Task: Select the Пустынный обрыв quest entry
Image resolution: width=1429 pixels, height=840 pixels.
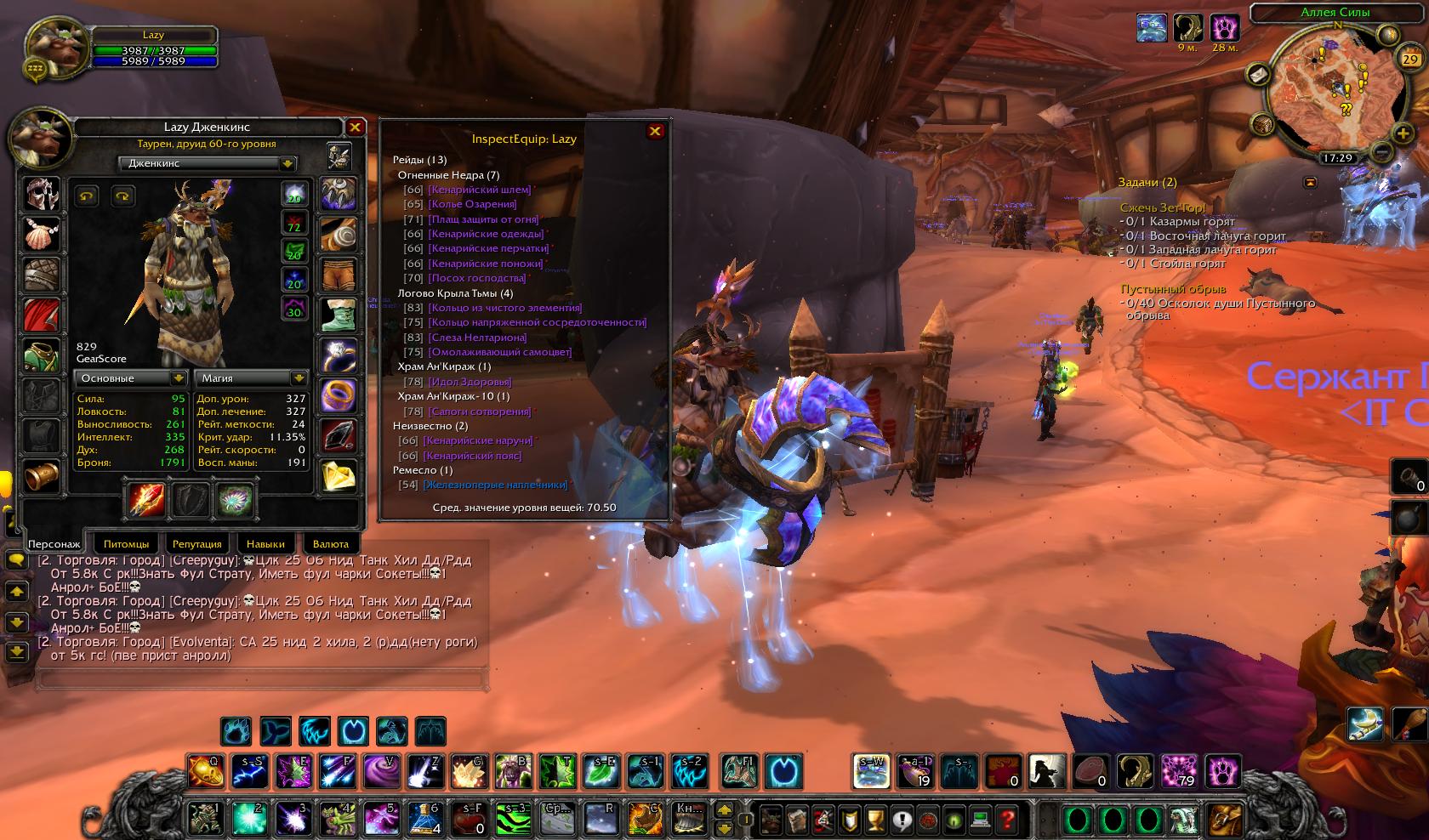Action: (x=1173, y=289)
